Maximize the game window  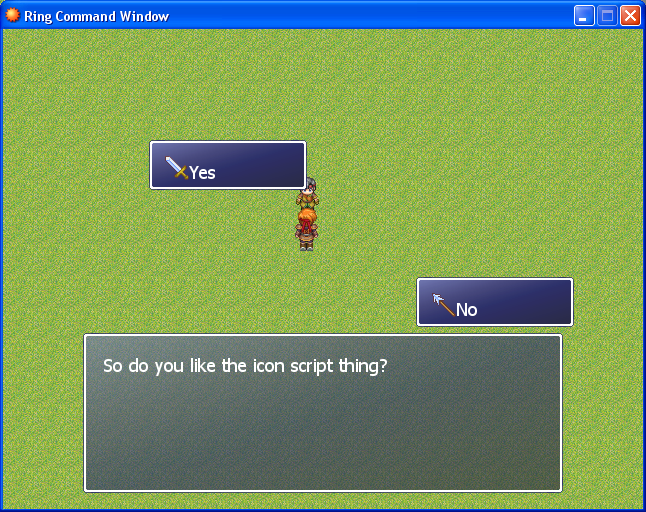click(x=607, y=16)
